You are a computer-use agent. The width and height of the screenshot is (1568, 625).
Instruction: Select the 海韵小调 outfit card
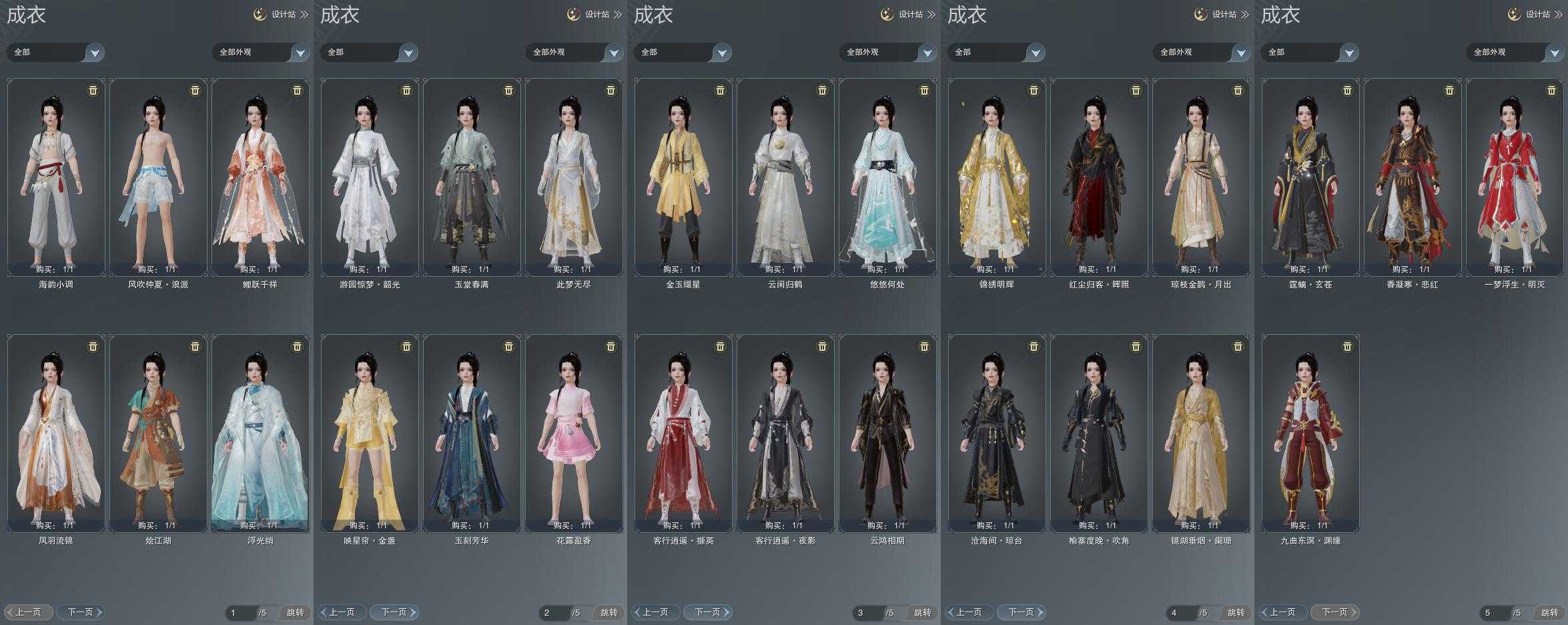point(56,177)
